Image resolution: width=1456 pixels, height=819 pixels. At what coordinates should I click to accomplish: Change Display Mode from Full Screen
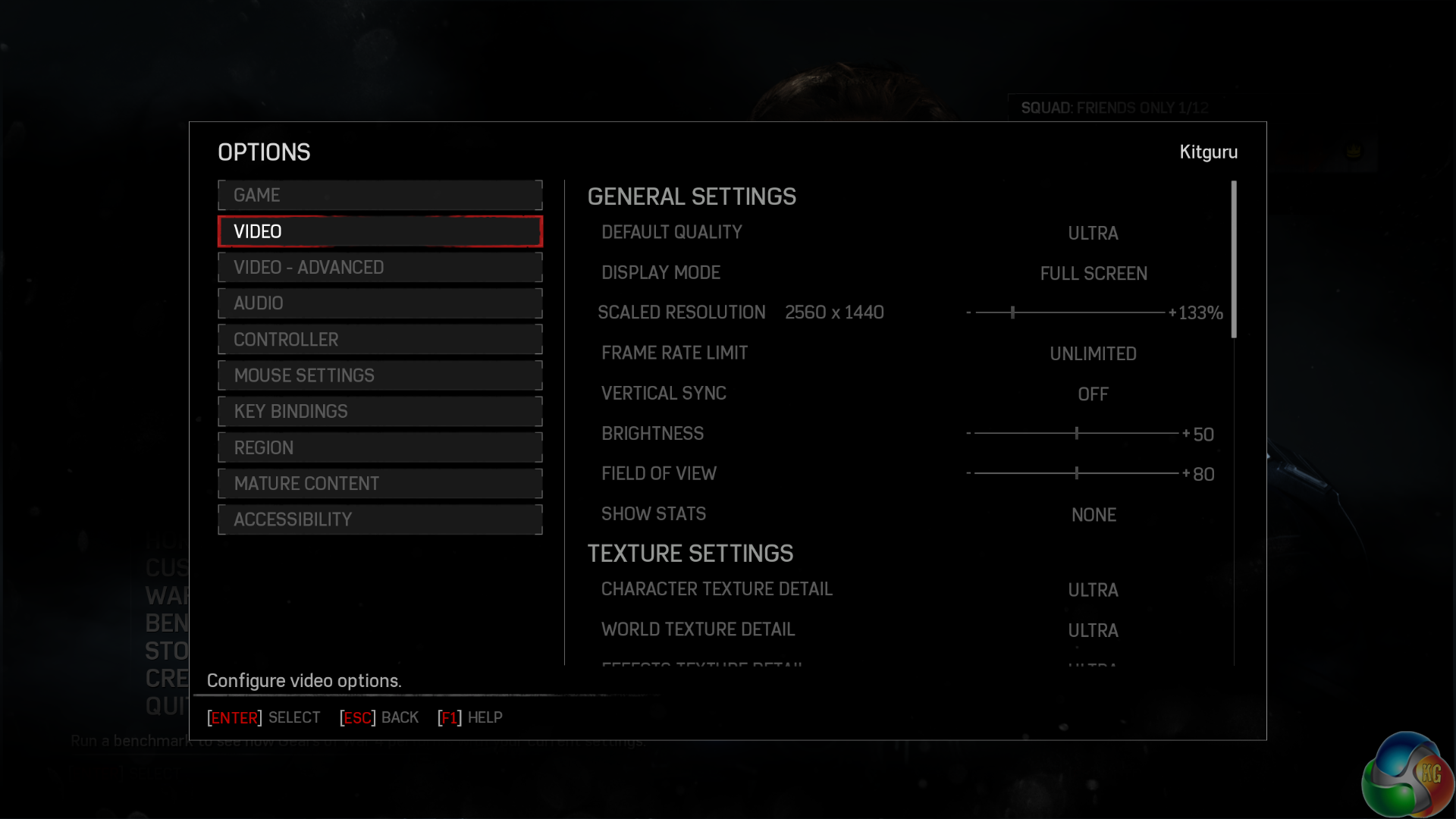1093,274
